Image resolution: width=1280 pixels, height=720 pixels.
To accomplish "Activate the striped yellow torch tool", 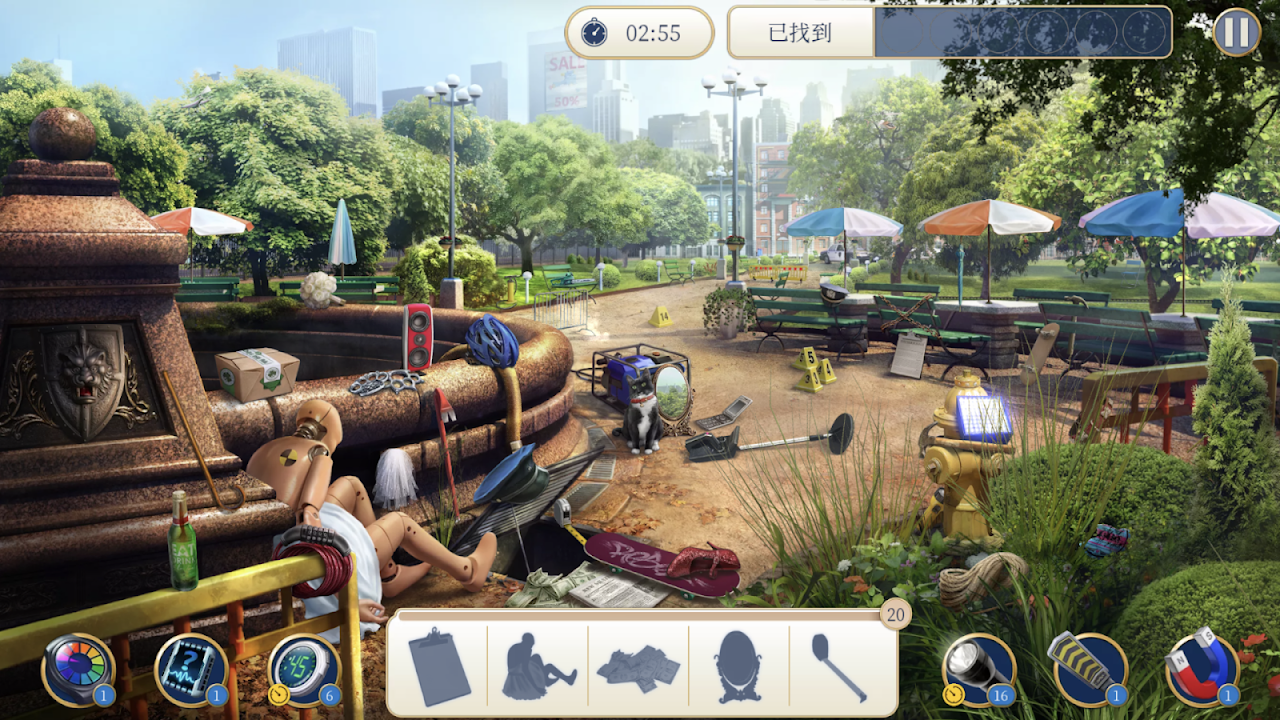I will pos(1089,668).
